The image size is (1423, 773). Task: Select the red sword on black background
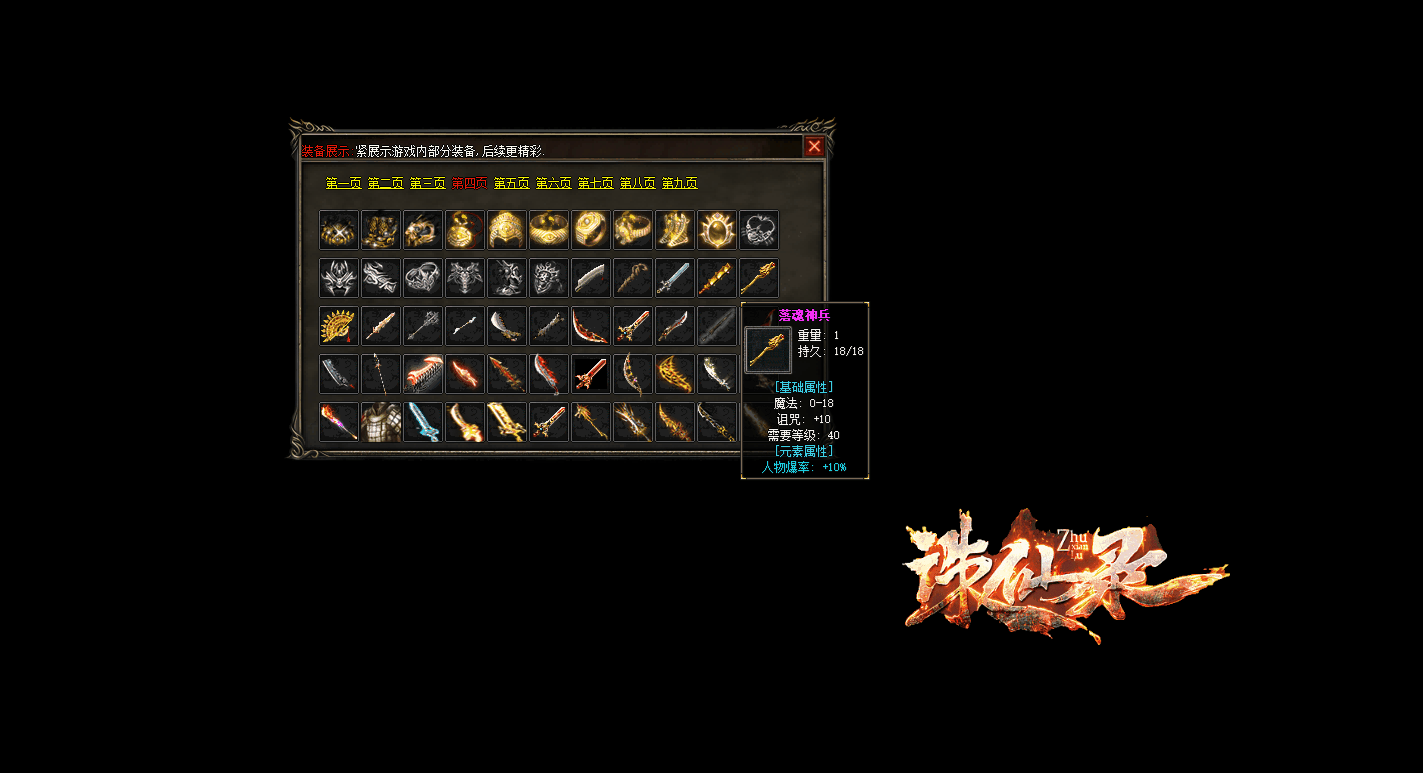591,374
